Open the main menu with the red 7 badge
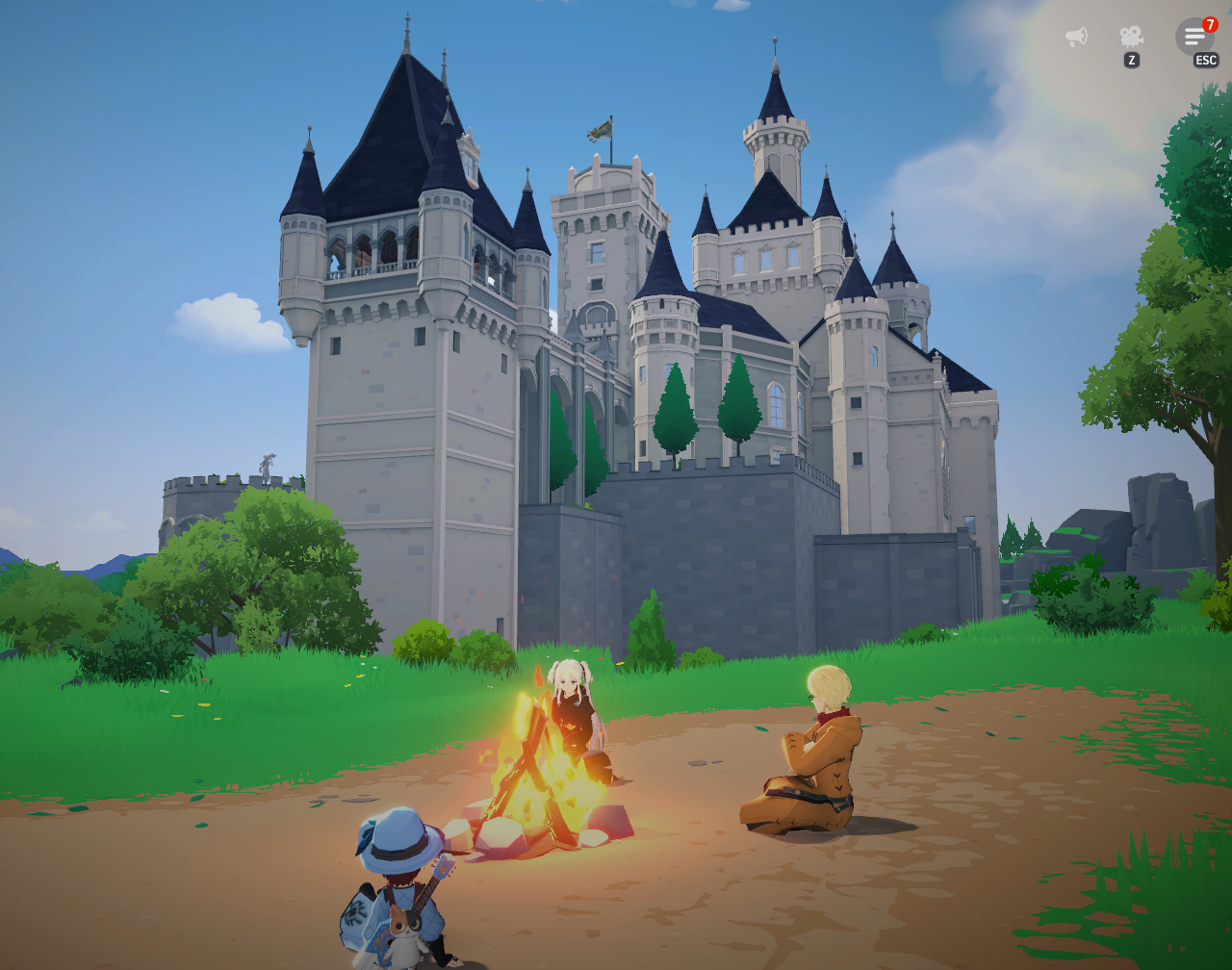 pyautogui.click(x=1194, y=37)
